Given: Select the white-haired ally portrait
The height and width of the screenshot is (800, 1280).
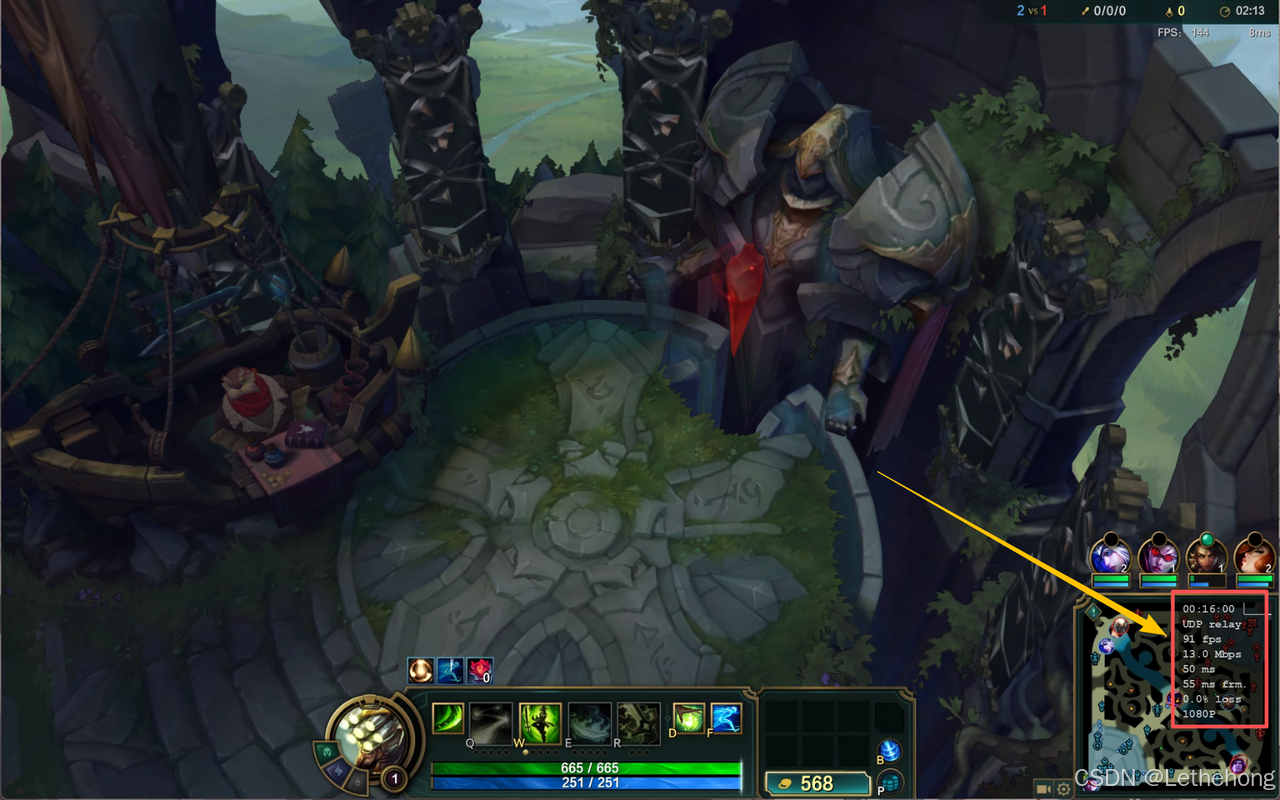Looking at the screenshot, I should 1111,556.
